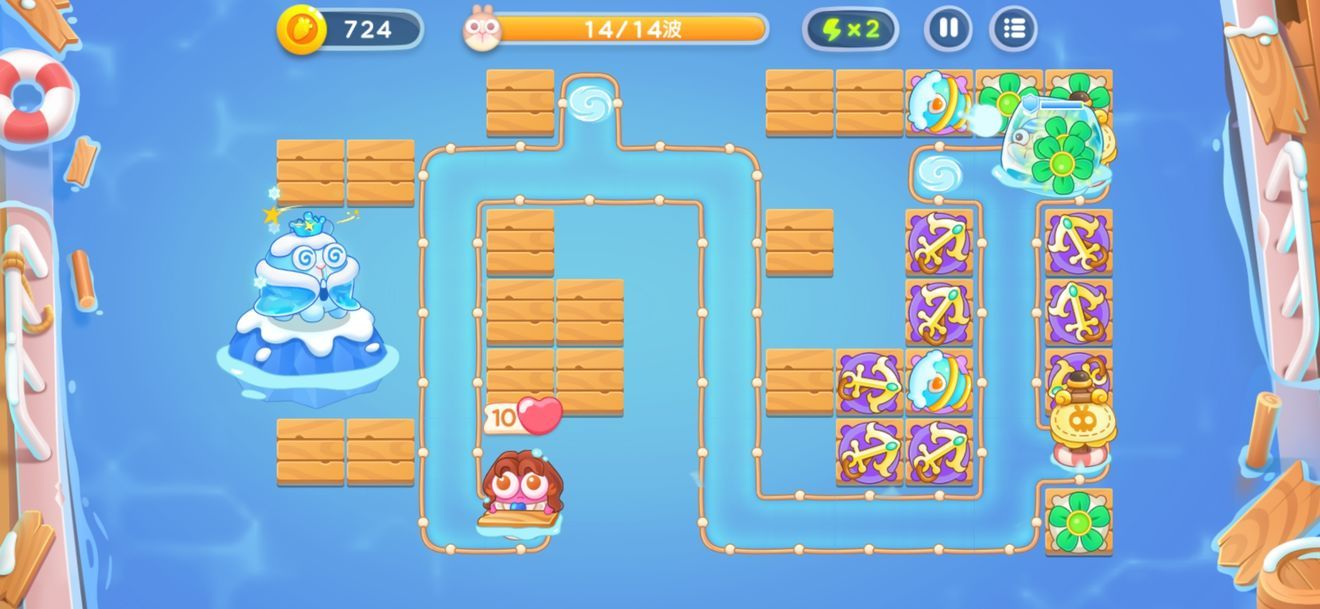Open the list menu button
Viewport: 1320px width, 609px height.
point(1013,29)
